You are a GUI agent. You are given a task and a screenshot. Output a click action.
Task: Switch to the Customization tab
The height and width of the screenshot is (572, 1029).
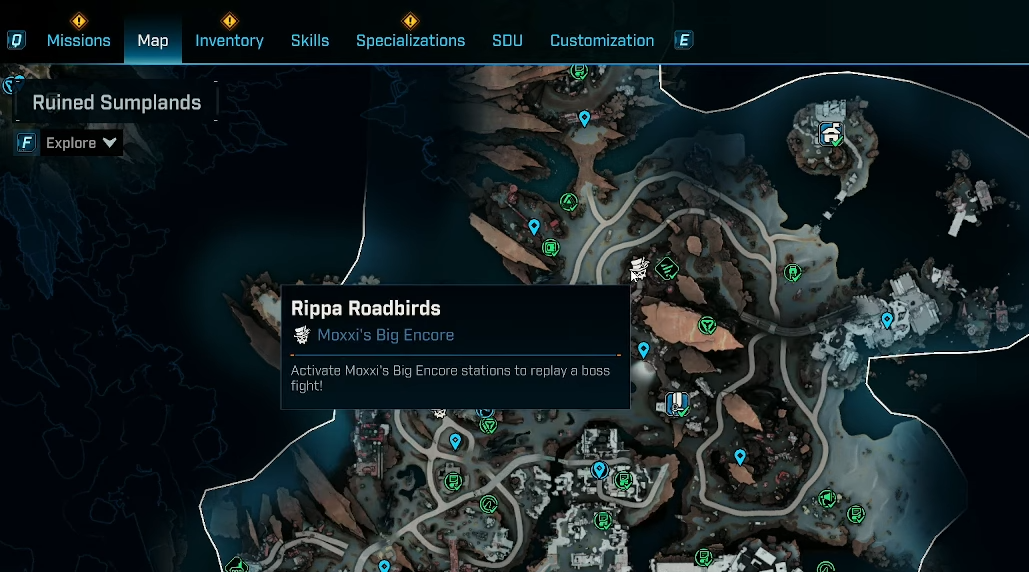click(x=602, y=41)
